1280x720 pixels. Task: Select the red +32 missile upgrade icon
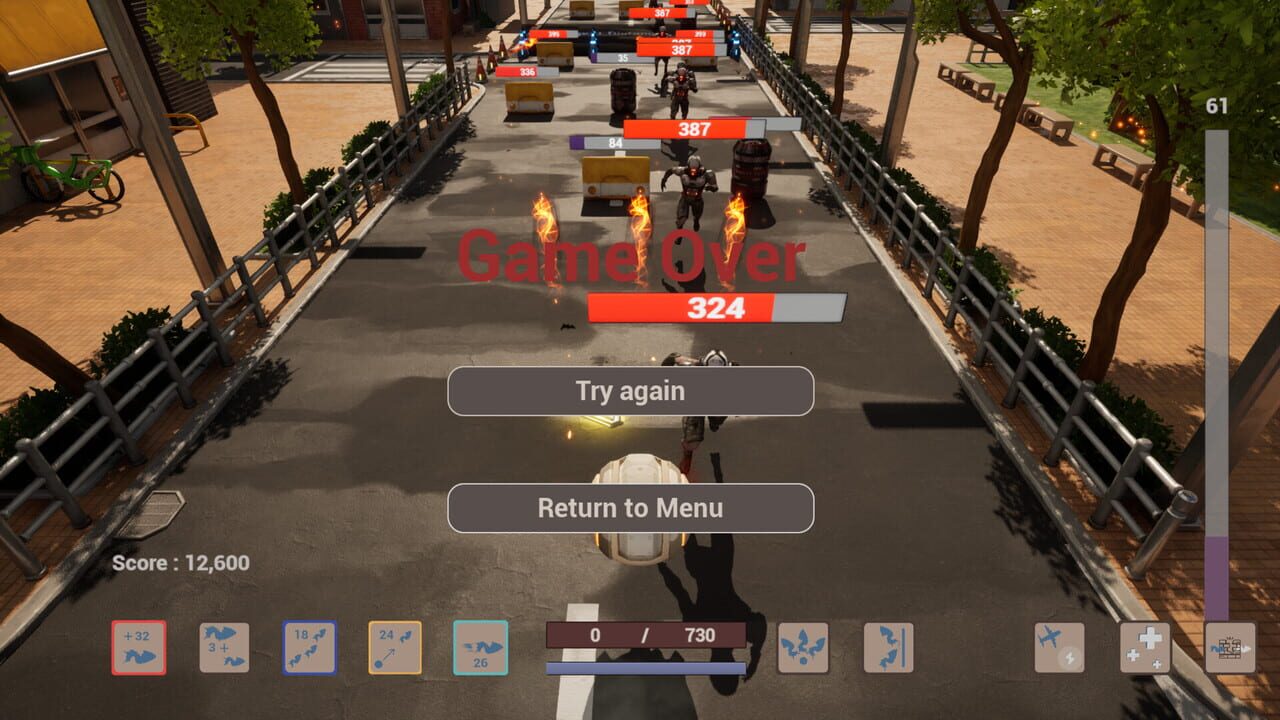(138, 645)
